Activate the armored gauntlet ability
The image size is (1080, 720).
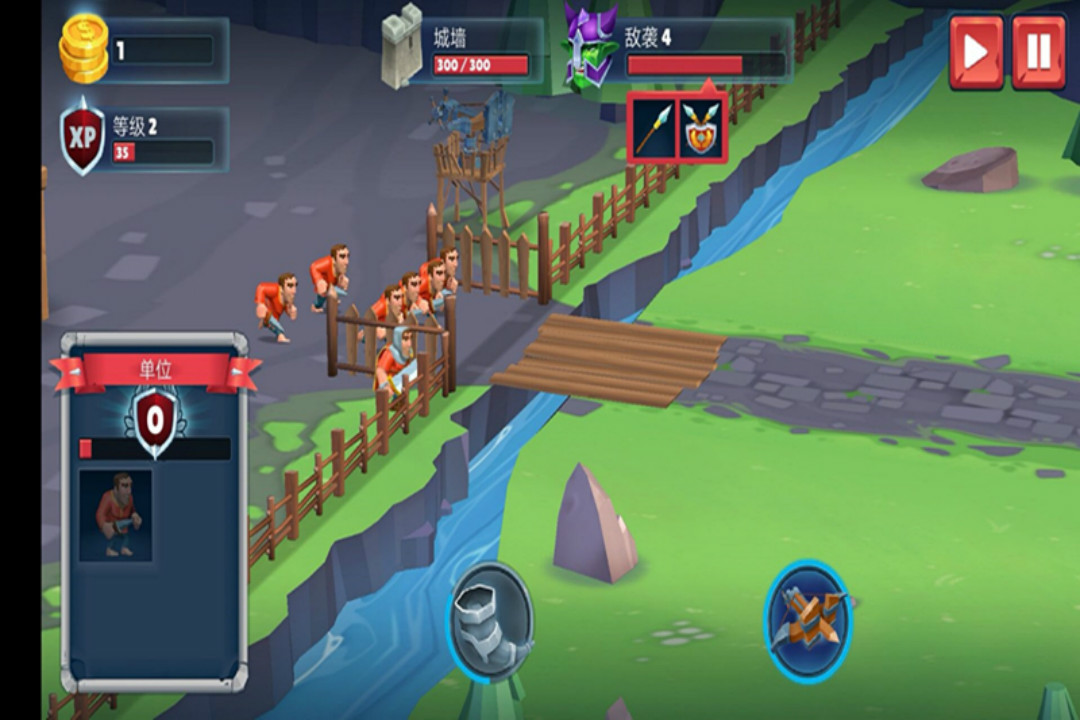coord(489,621)
